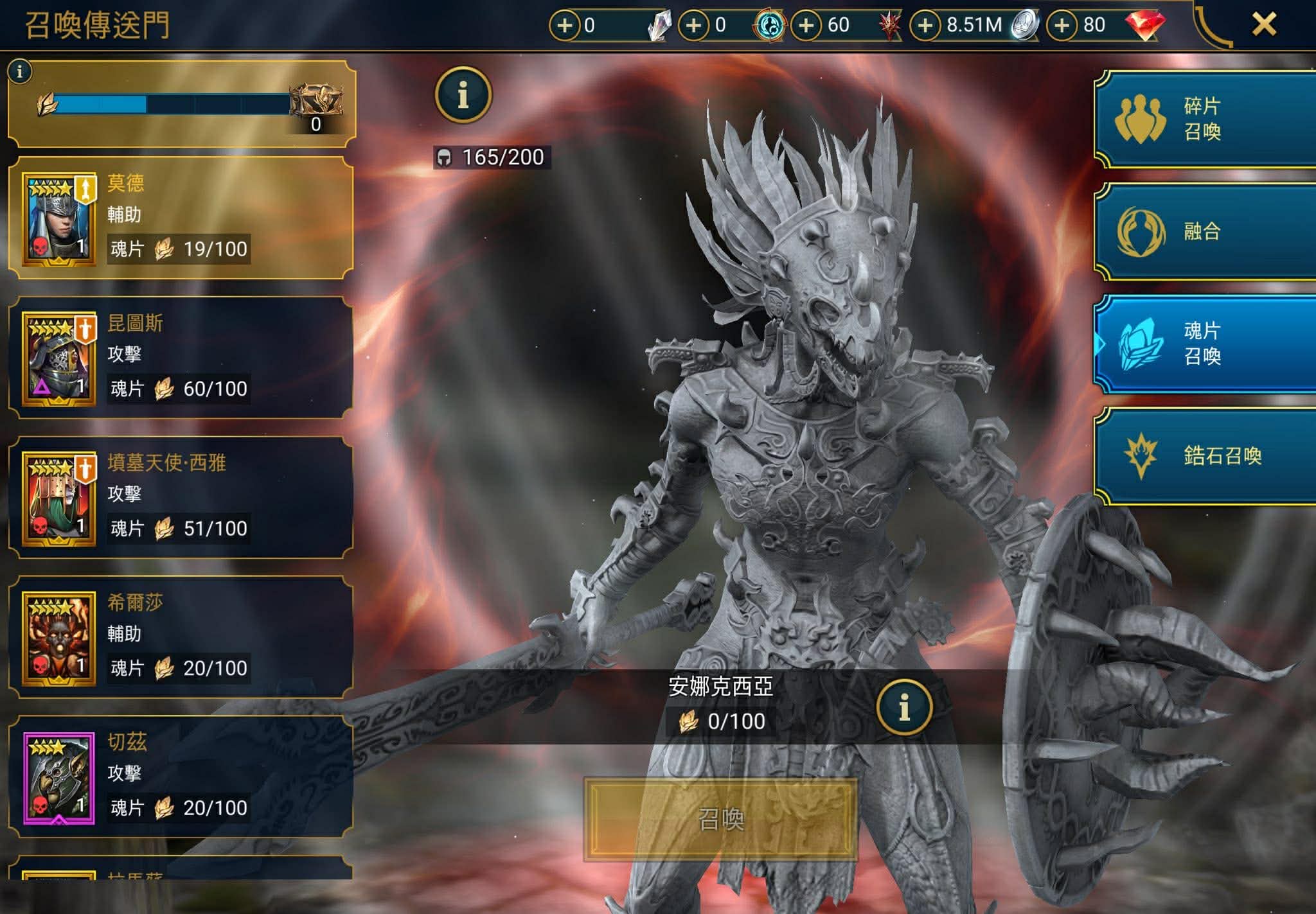Add white crystal shards with plus button
This screenshot has width=1316, height=914.
point(565,26)
